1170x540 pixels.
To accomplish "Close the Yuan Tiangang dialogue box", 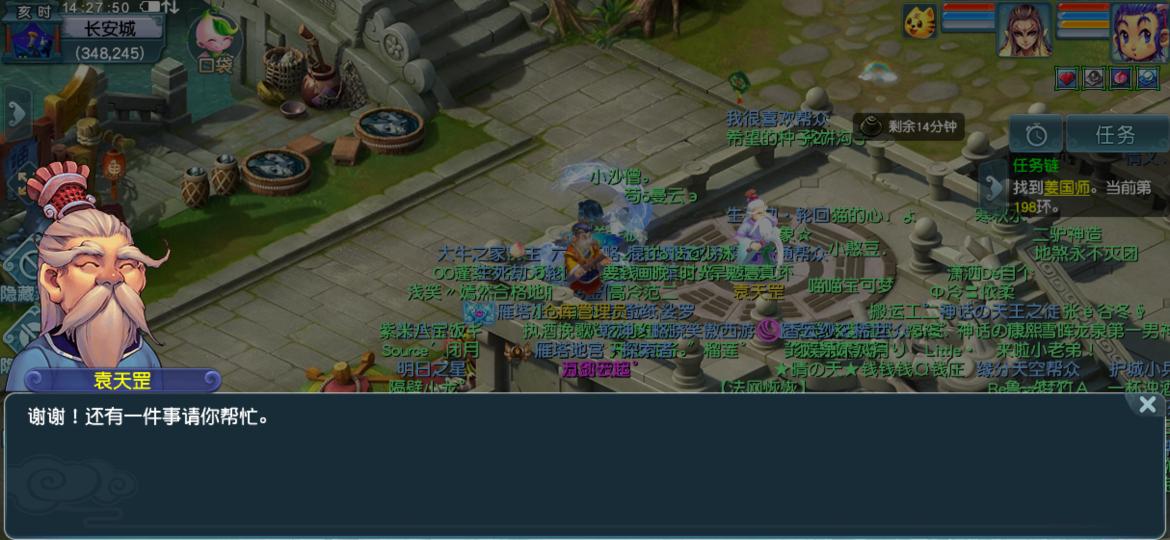I will tap(1147, 405).
